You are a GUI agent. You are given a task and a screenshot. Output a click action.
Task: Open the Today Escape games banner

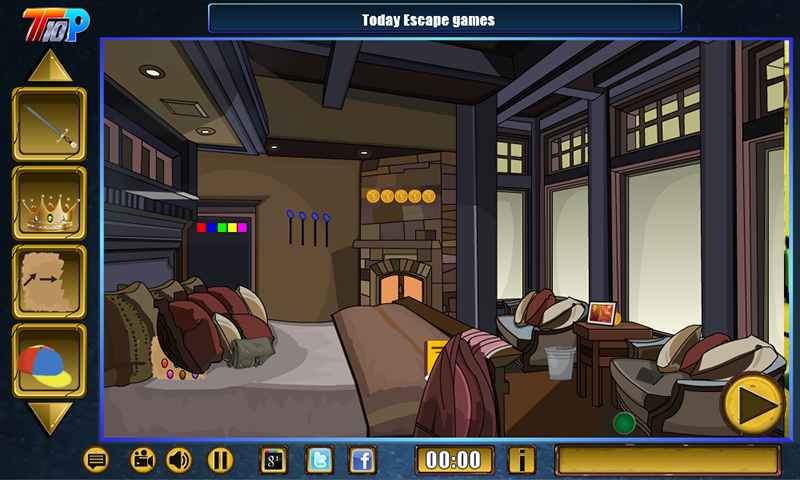coord(444,19)
